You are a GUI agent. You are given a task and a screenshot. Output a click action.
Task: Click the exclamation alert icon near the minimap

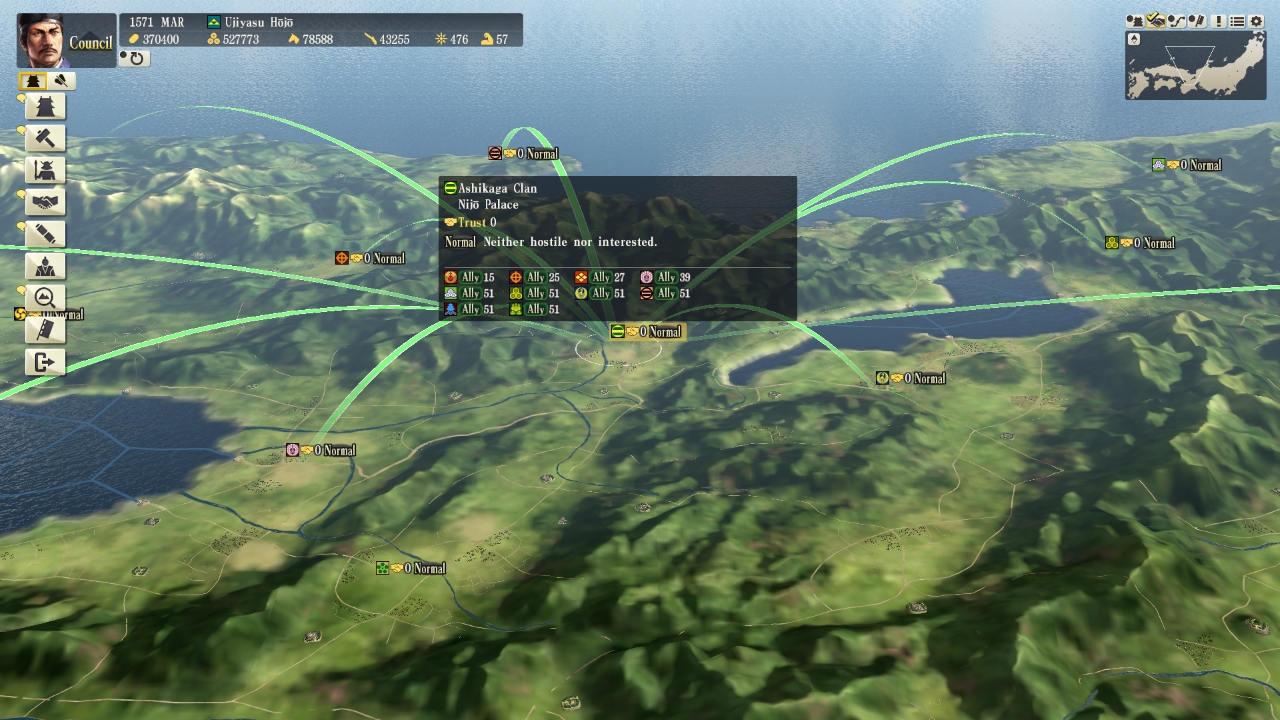(1219, 21)
